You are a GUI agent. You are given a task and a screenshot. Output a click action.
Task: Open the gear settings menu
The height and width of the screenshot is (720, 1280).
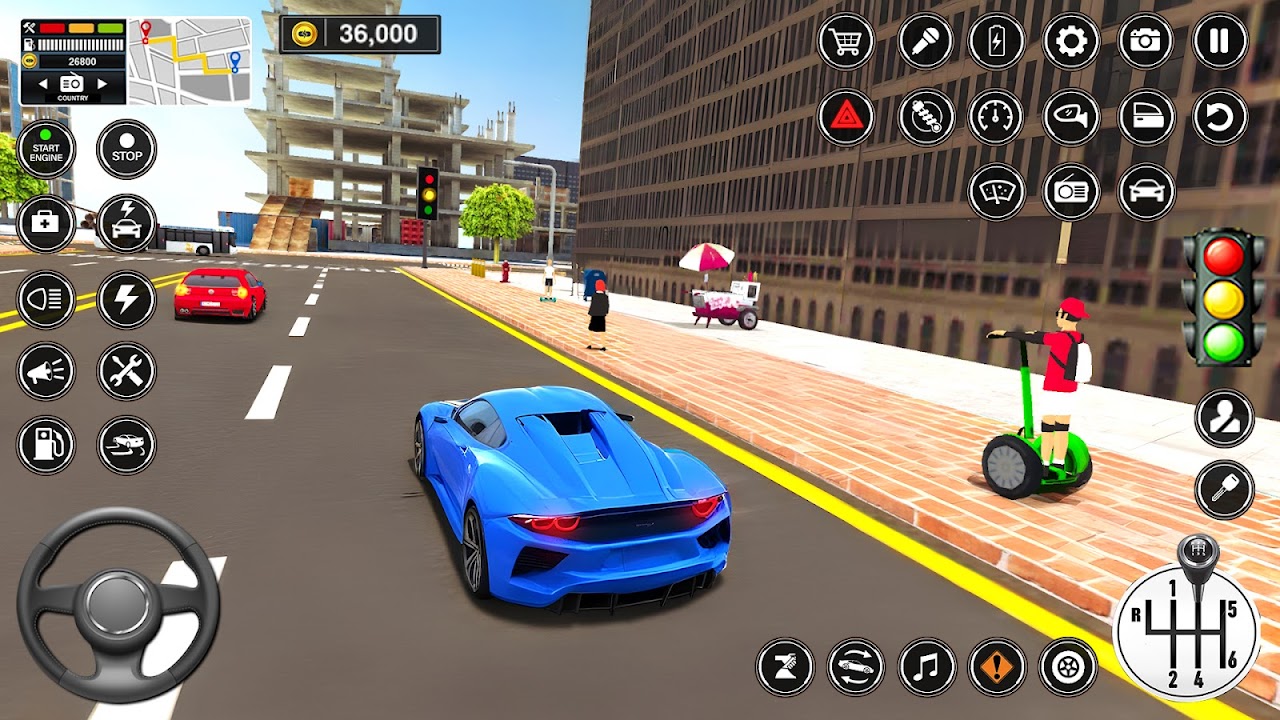[1071, 42]
